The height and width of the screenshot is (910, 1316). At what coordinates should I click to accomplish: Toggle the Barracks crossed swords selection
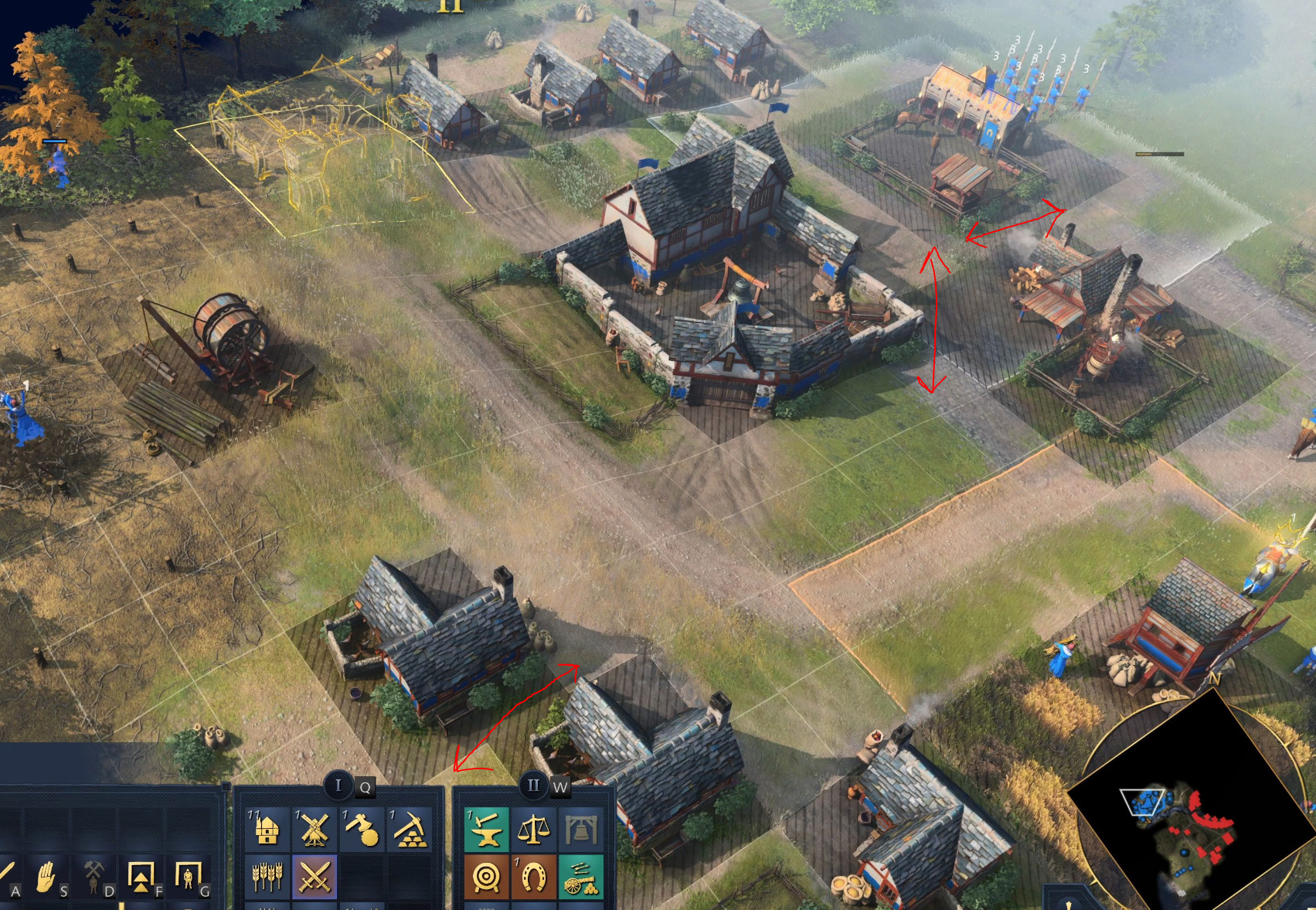(x=314, y=877)
